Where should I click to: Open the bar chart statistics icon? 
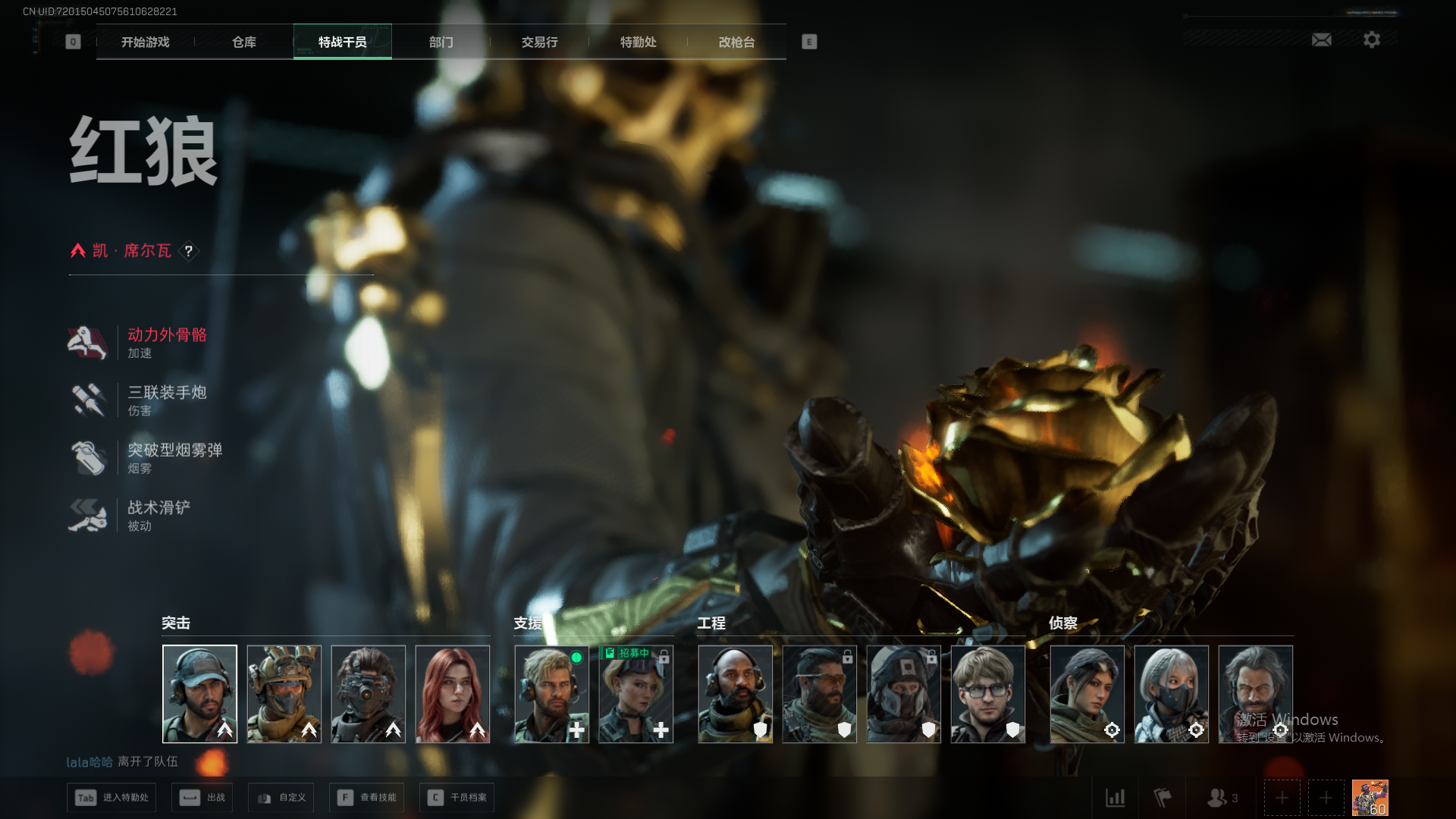tap(1115, 798)
